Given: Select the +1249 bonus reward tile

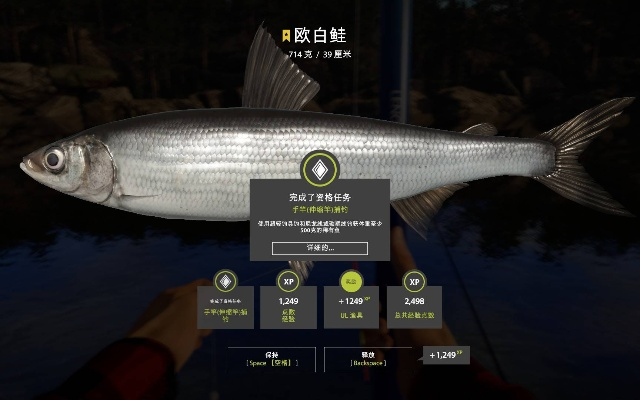Looking at the screenshot, I should pos(352,302).
